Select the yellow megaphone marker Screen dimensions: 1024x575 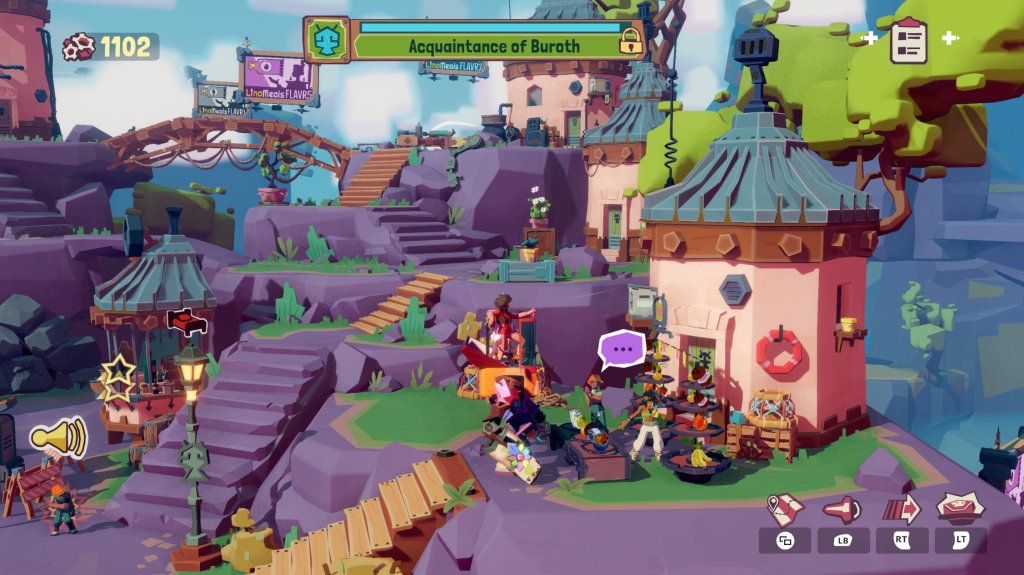coord(59,437)
